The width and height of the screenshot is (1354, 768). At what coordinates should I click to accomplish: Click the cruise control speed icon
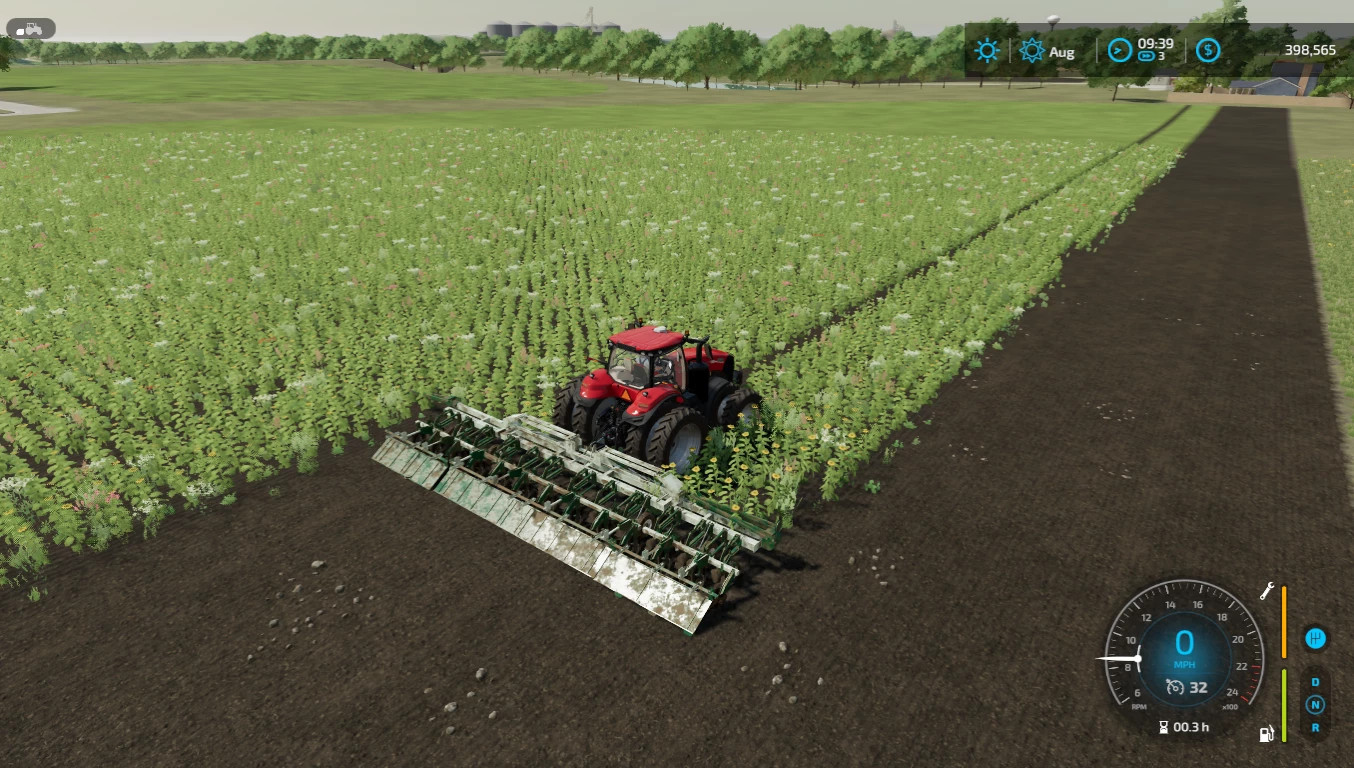[x=1175, y=687]
